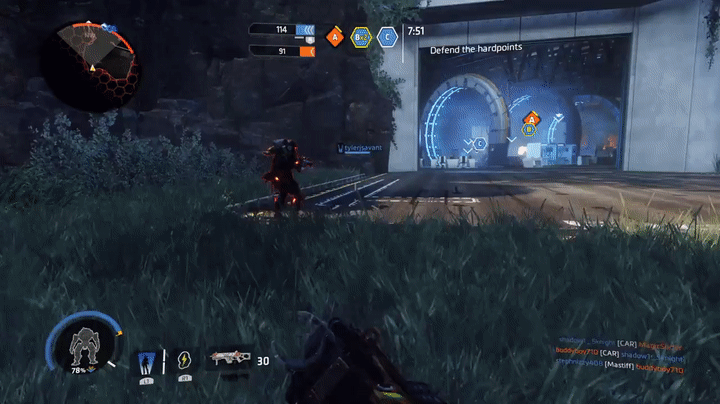Open the titan build meter icon
This screenshot has width=720, height=404.
[83, 348]
